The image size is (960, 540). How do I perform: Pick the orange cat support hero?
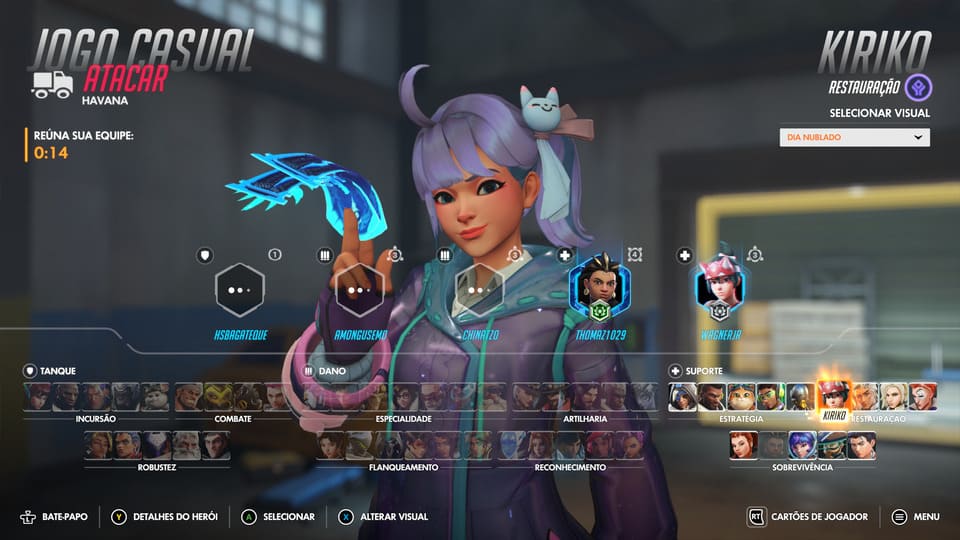(741, 397)
